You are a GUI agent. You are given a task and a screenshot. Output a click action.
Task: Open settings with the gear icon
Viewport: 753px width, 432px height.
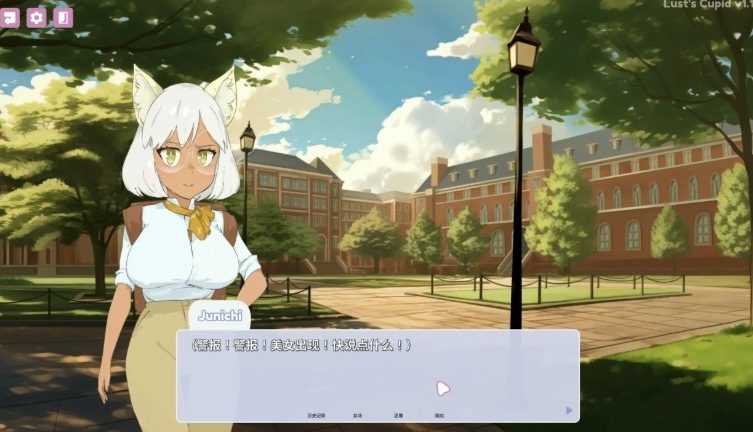(36, 16)
